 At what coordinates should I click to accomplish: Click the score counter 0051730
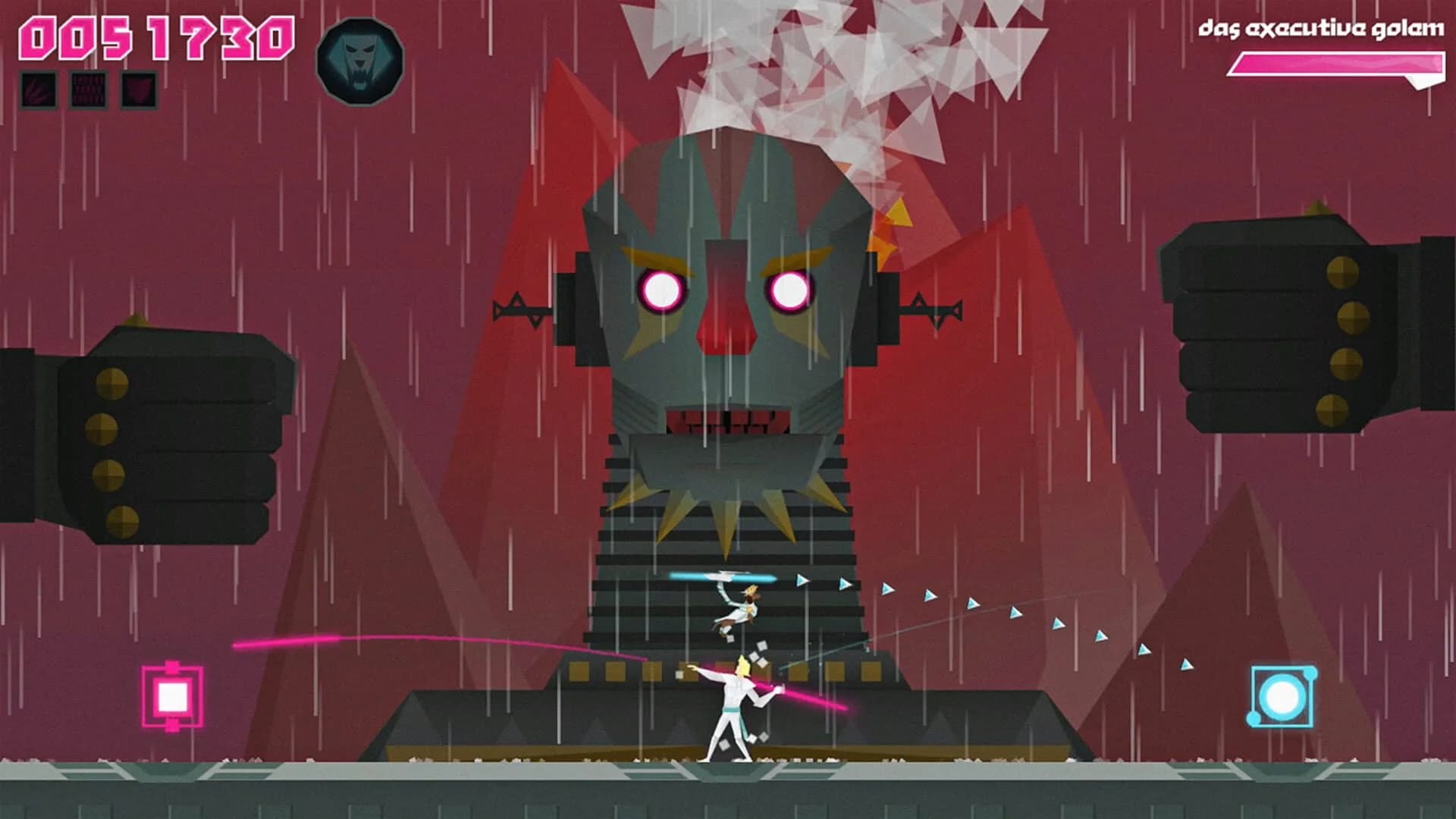(159, 36)
